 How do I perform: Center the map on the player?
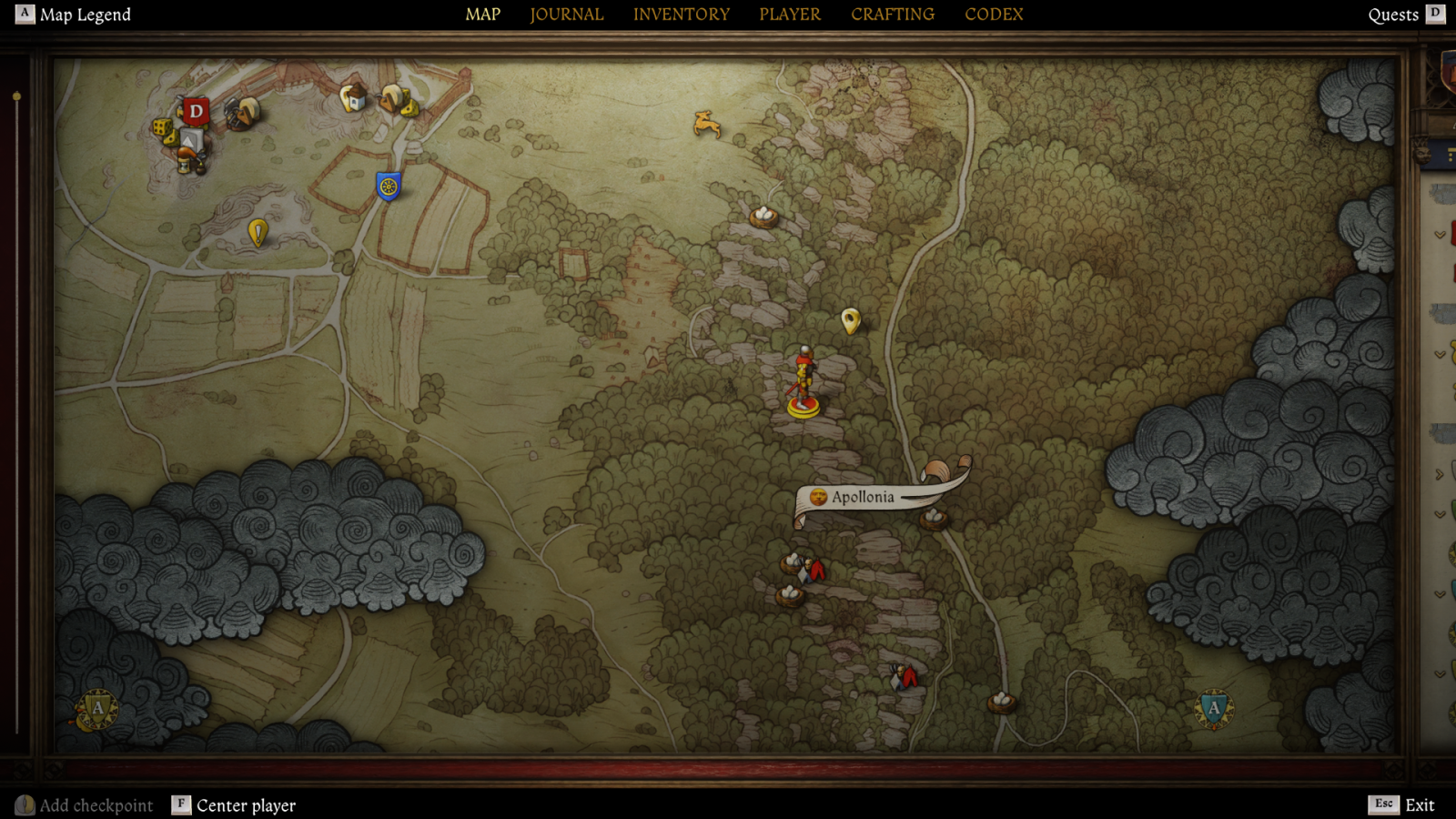coord(234,805)
